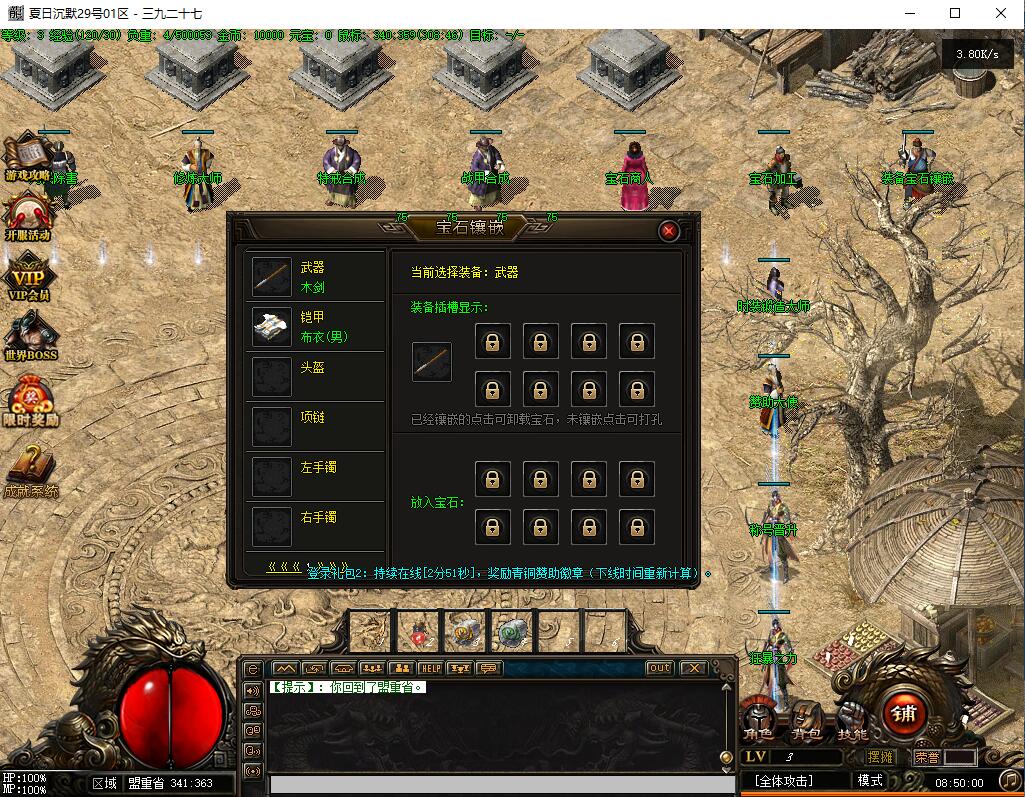Select the 武器 木剑 equipment row
Image resolution: width=1025 pixels, height=797 pixels.
(315, 277)
